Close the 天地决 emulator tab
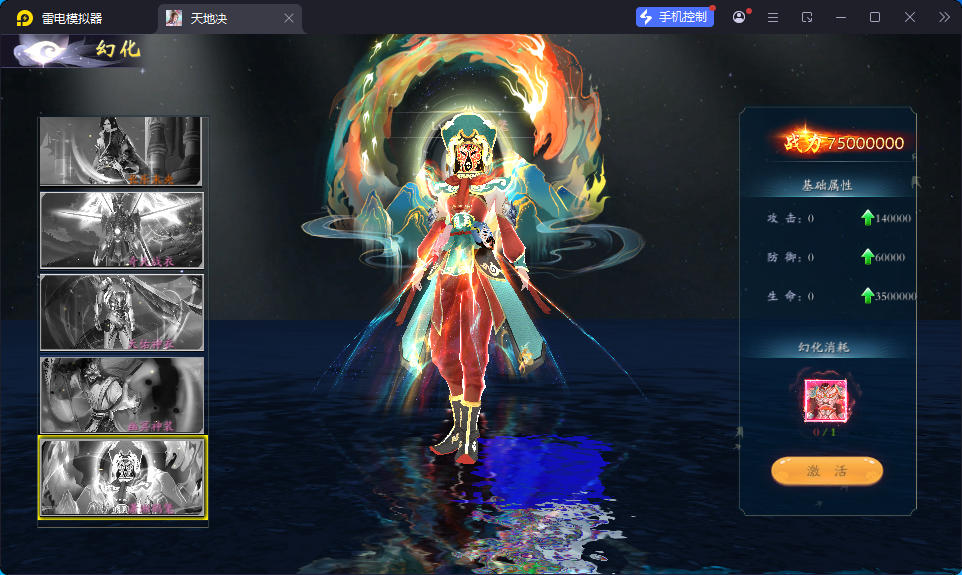The image size is (962, 575). pyautogui.click(x=289, y=18)
